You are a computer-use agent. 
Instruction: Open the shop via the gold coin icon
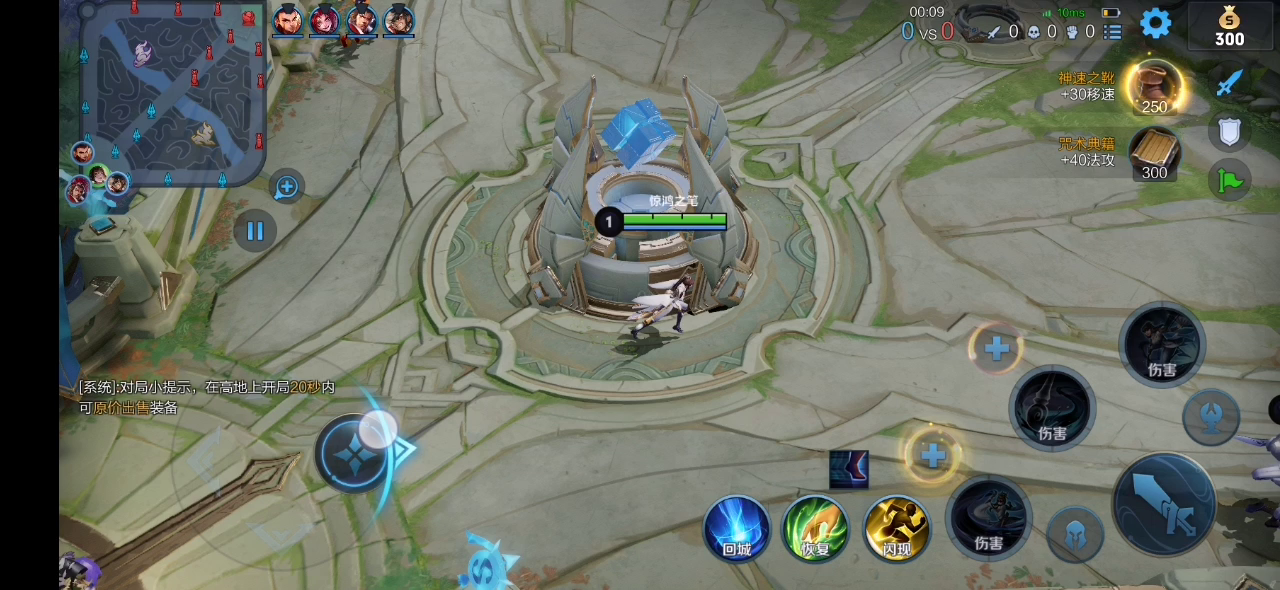(1229, 26)
